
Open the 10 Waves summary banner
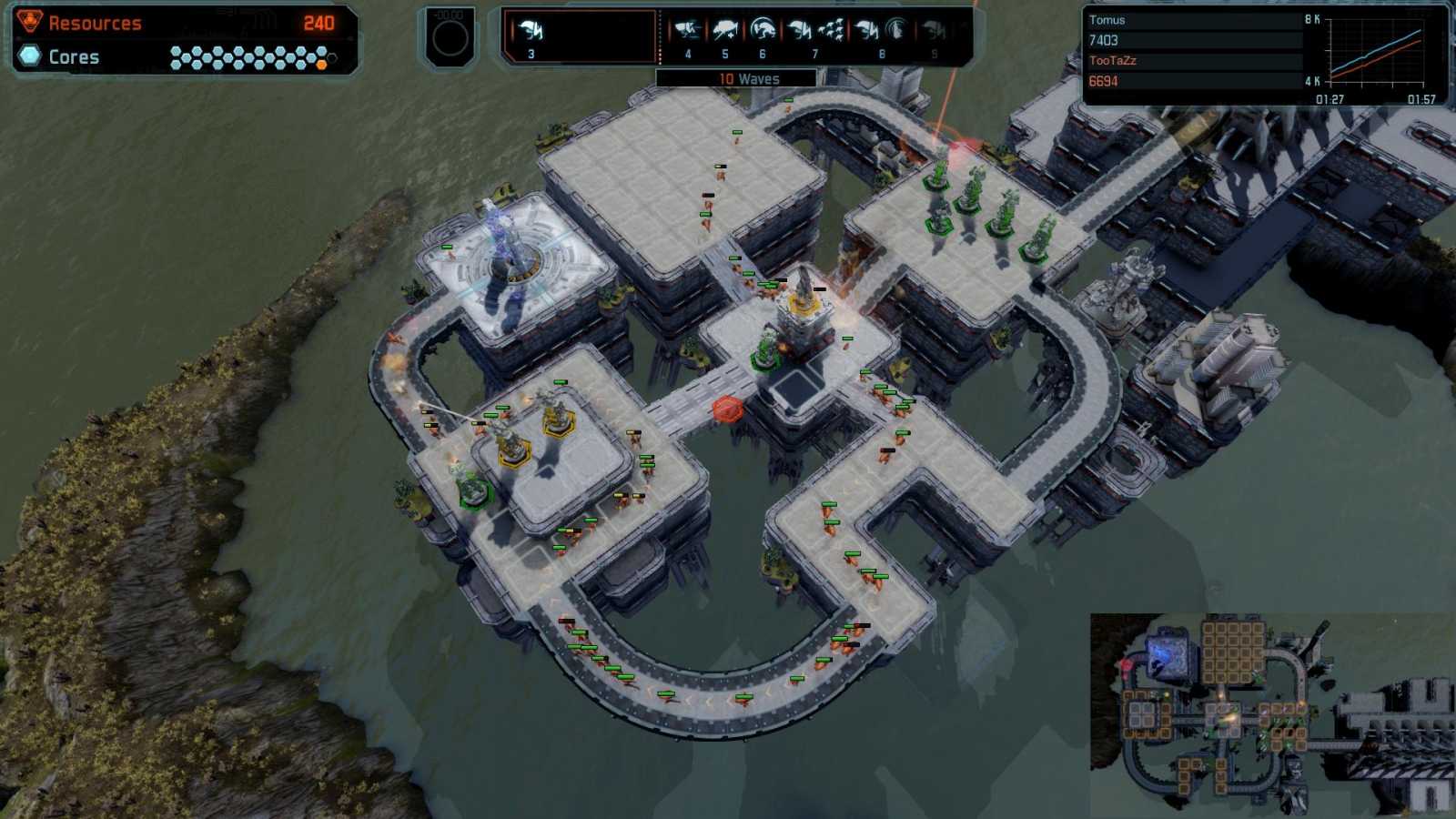click(749, 78)
